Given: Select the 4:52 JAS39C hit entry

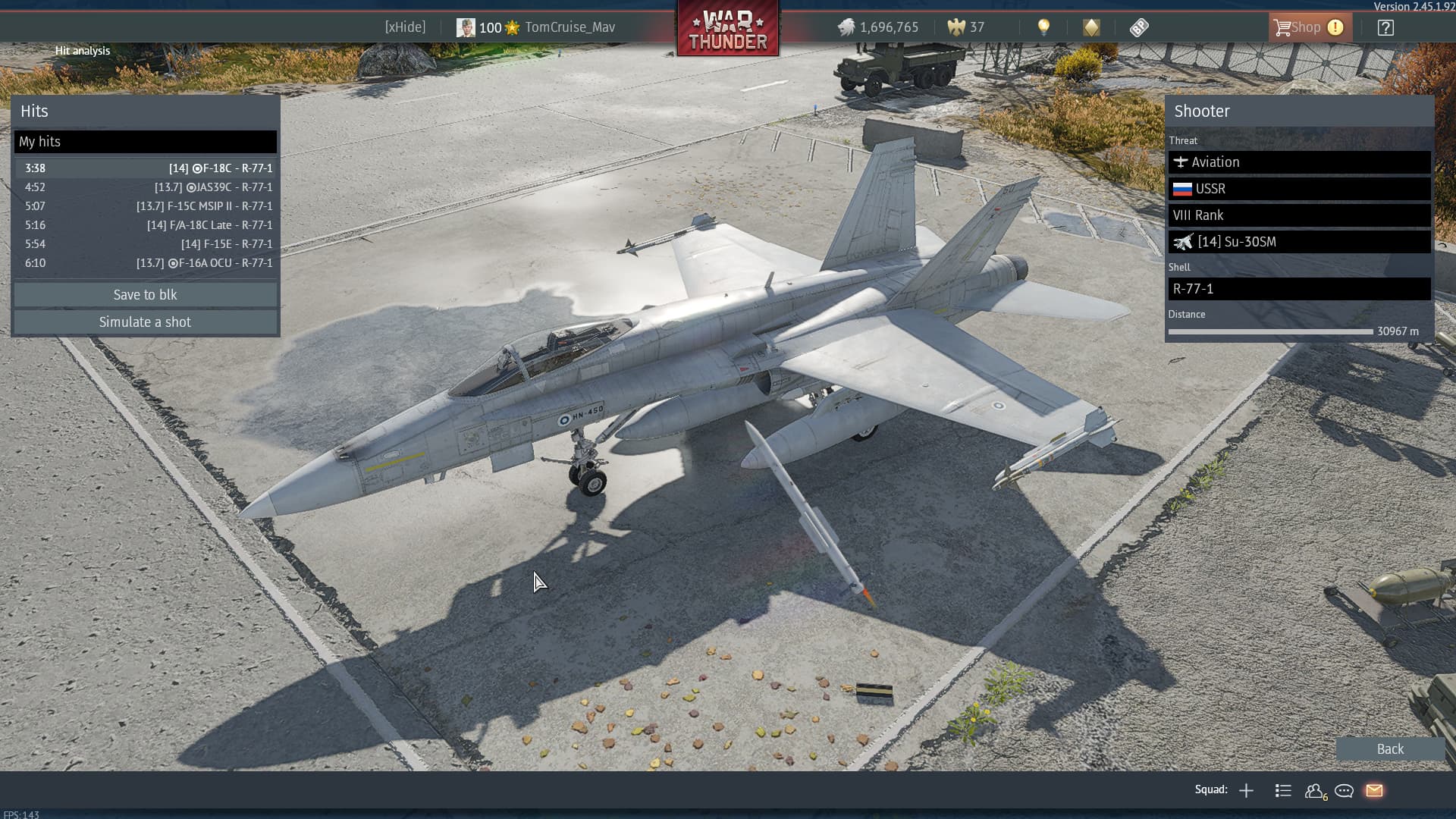Looking at the screenshot, I should pos(145,187).
